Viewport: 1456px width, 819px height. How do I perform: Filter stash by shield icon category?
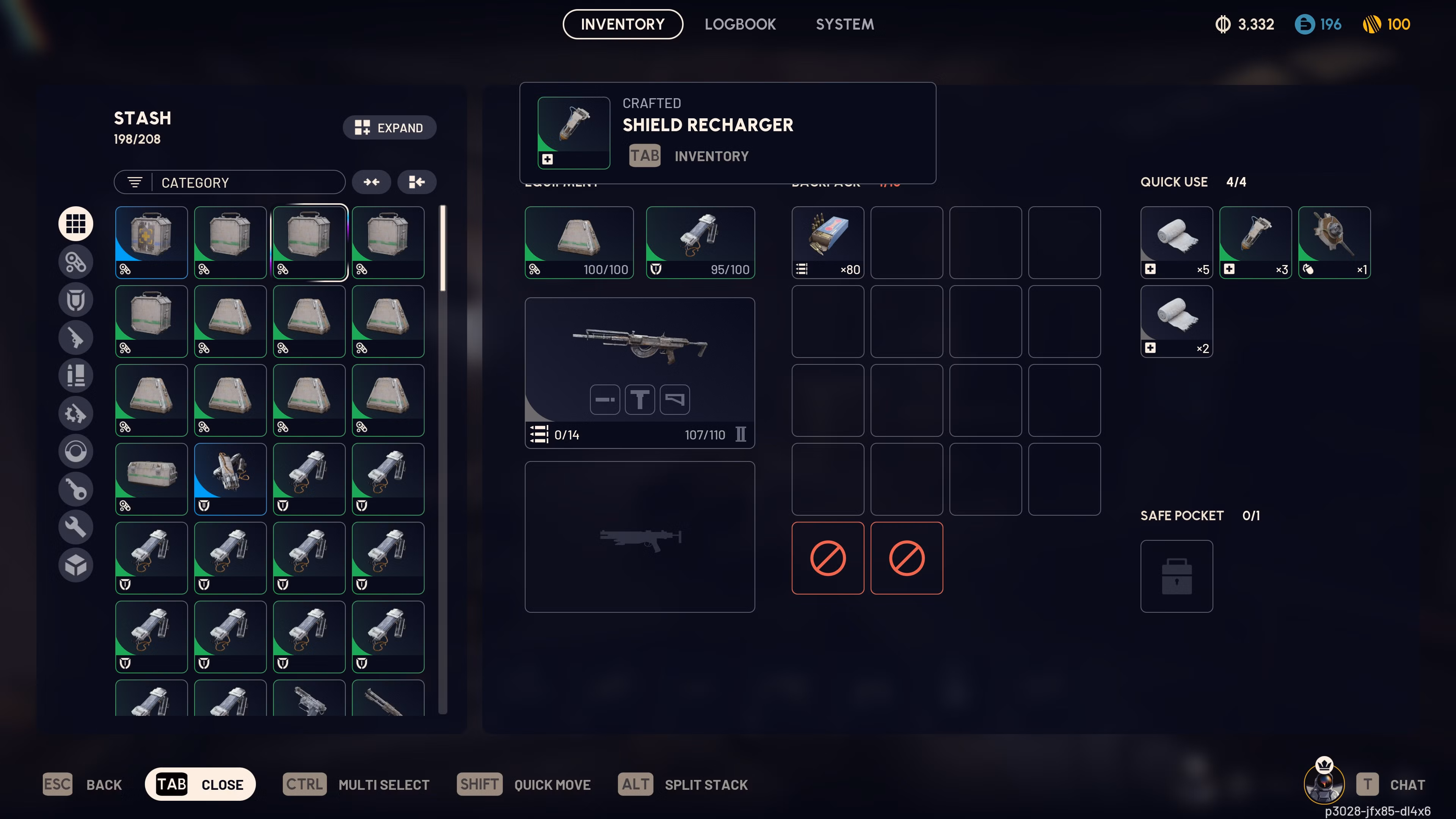tap(76, 300)
